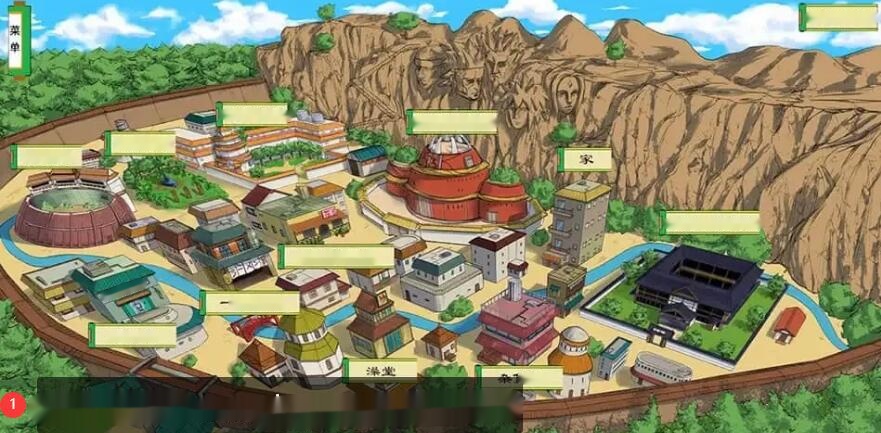The image size is (881, 433).
Task: Open the 菜单 menu scroll
Action: coord(16,40)
